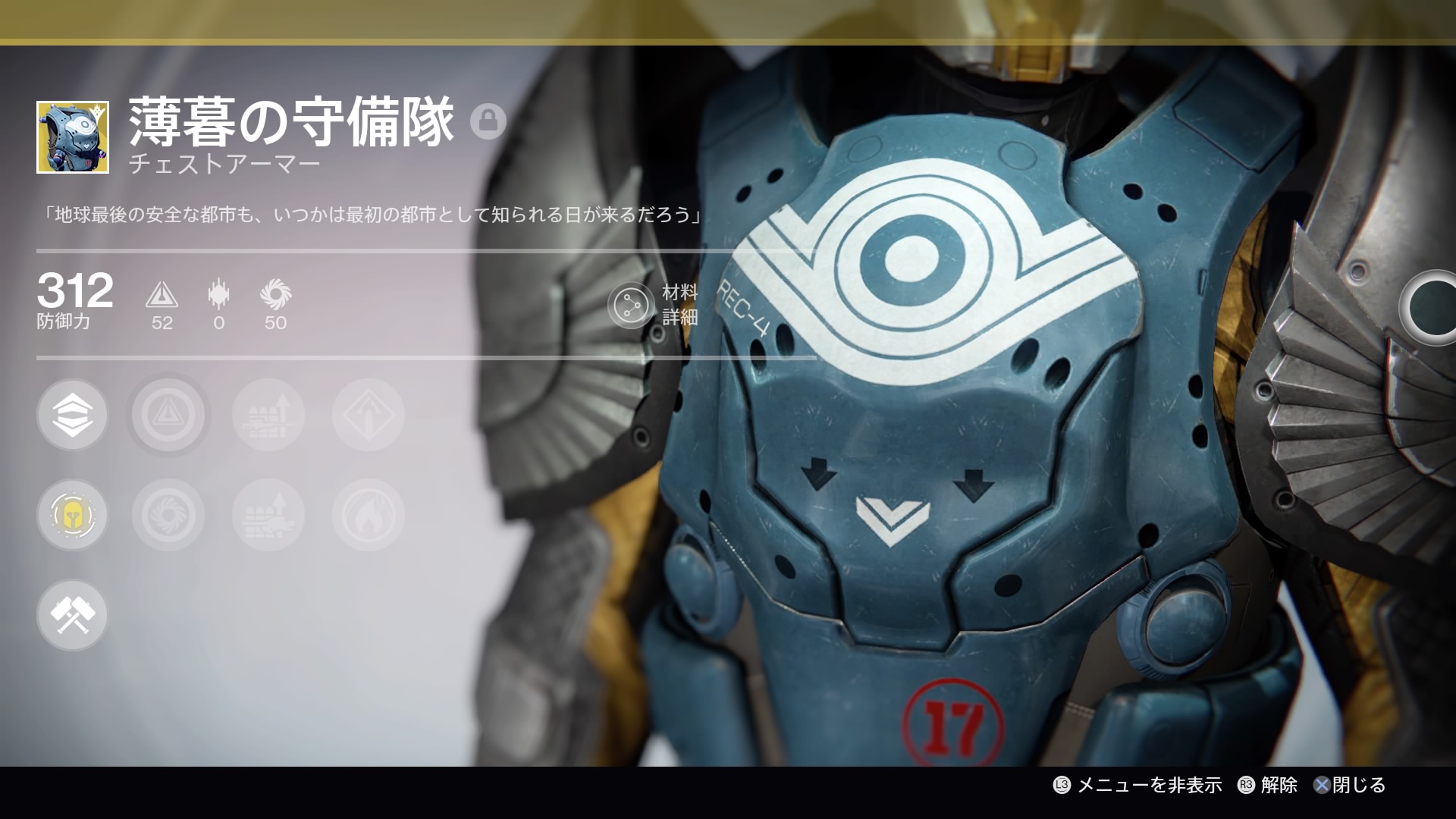Pick the diamond arrow upgrade node
The image size is (1456, 819).
tap(369, 416)
